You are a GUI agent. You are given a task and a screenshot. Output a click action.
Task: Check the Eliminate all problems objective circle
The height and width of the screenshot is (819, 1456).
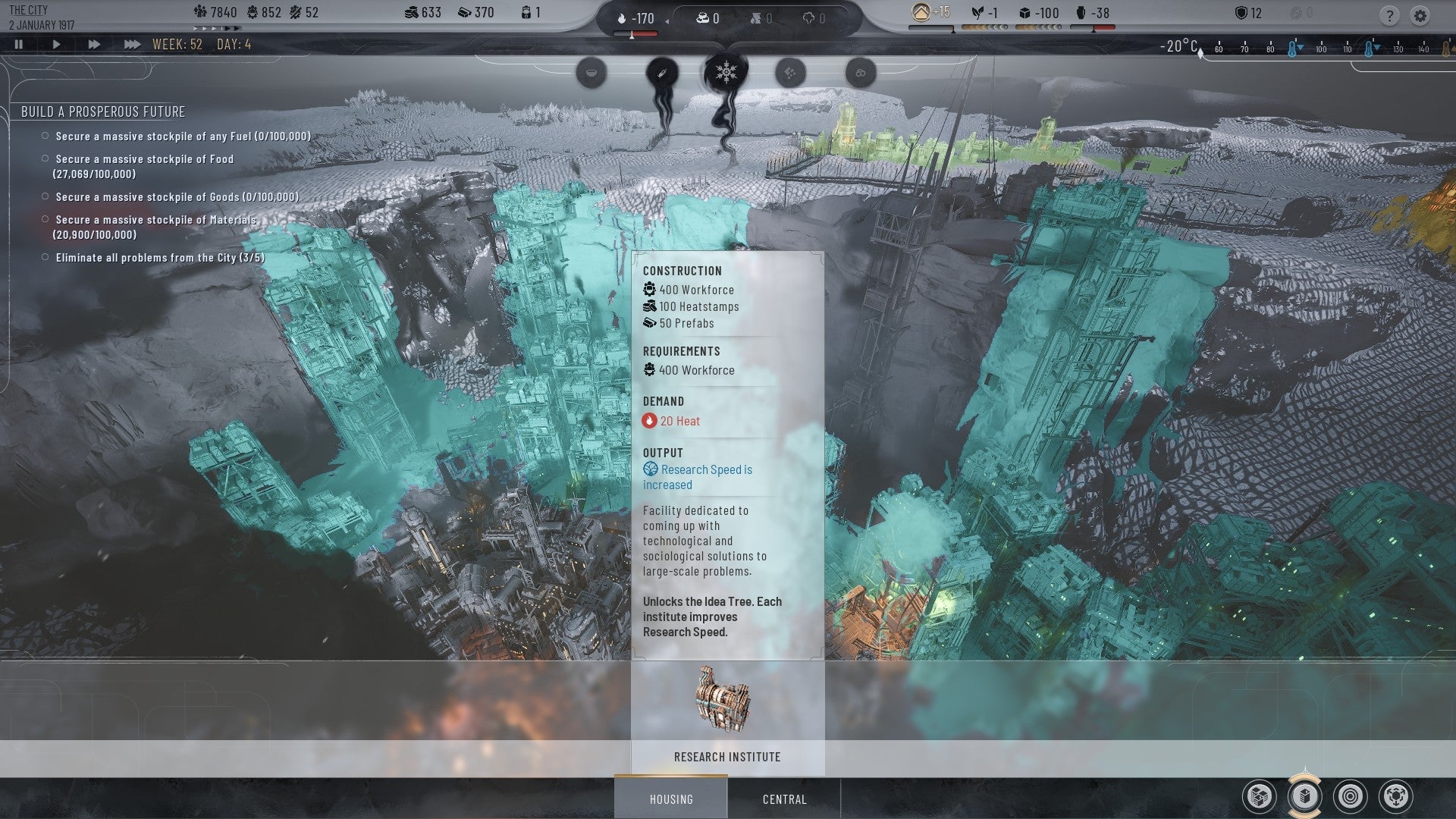44,257
